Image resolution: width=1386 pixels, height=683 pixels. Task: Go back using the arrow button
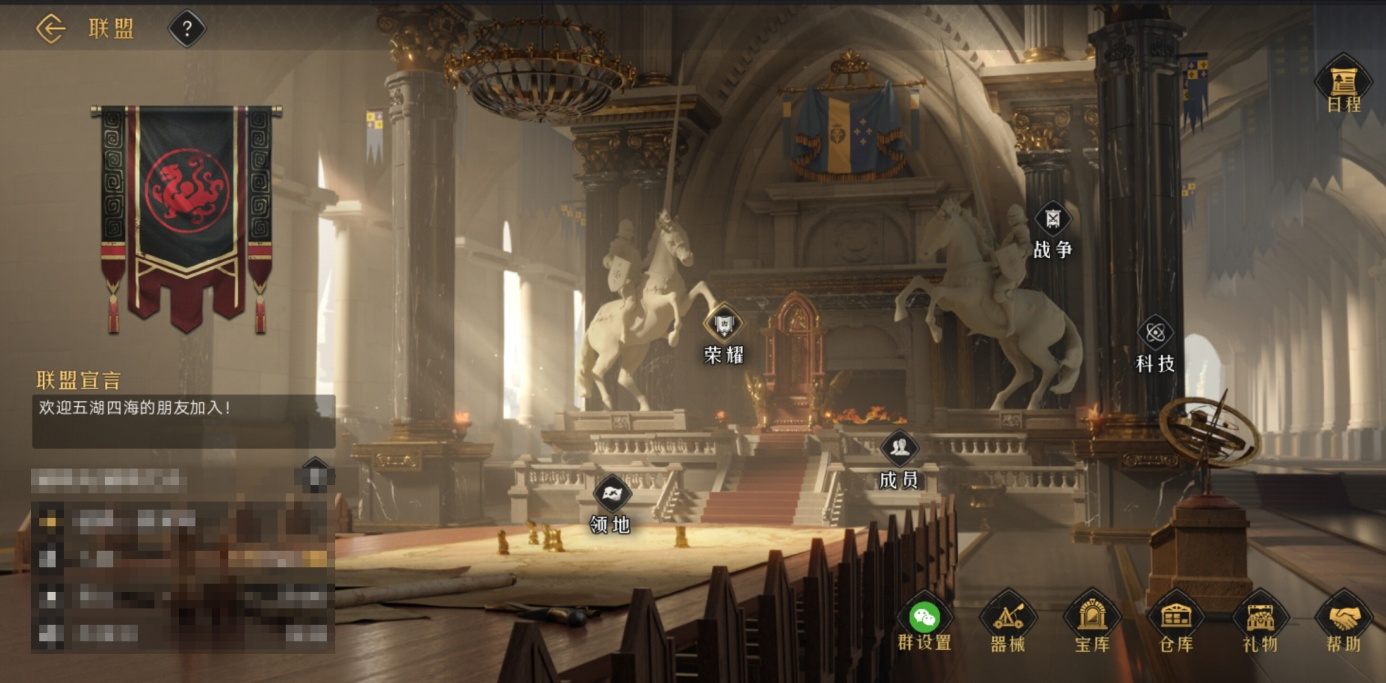click(50, 29)
